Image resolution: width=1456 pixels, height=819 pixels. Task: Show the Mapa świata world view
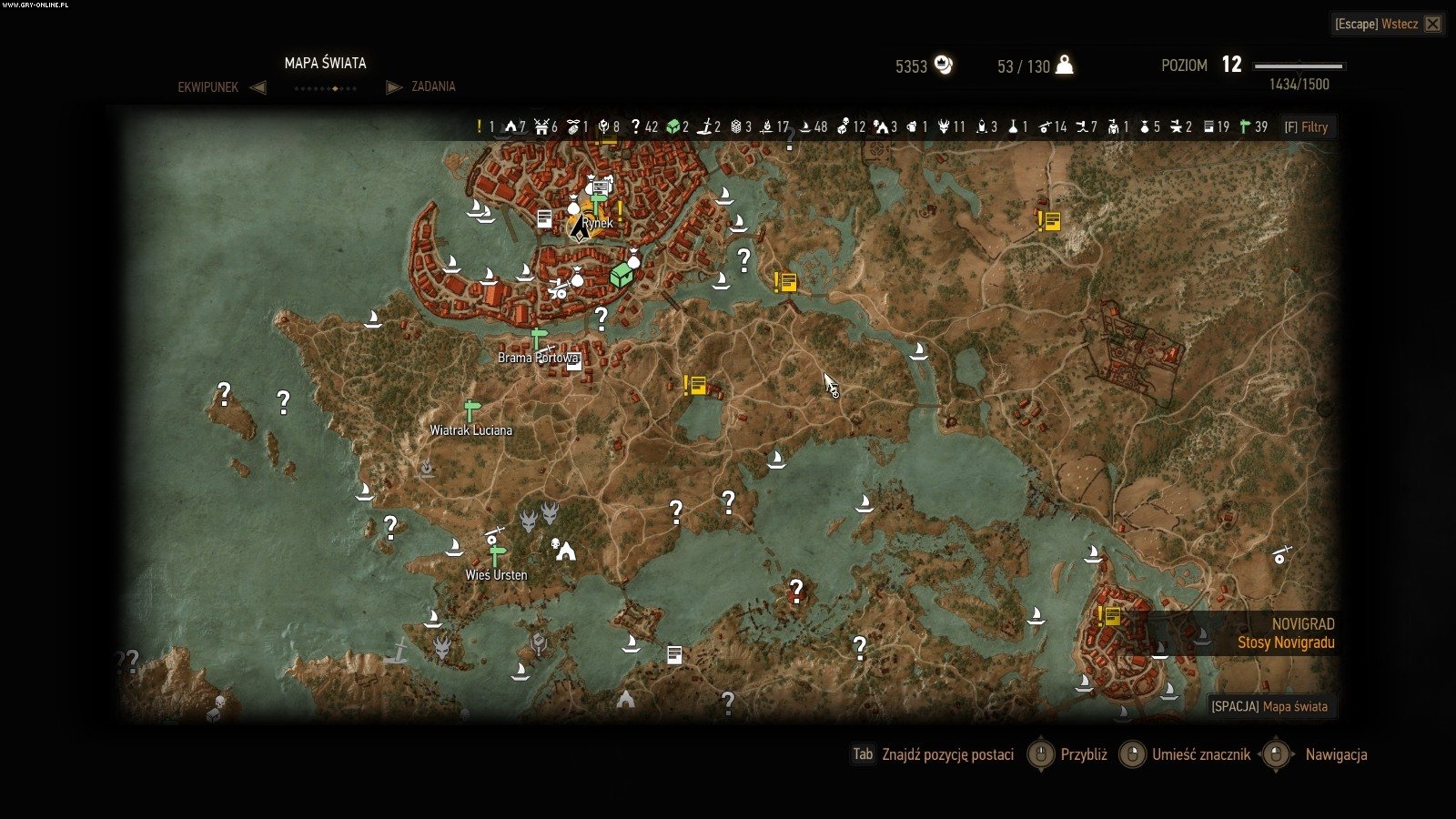[1271, 706]
